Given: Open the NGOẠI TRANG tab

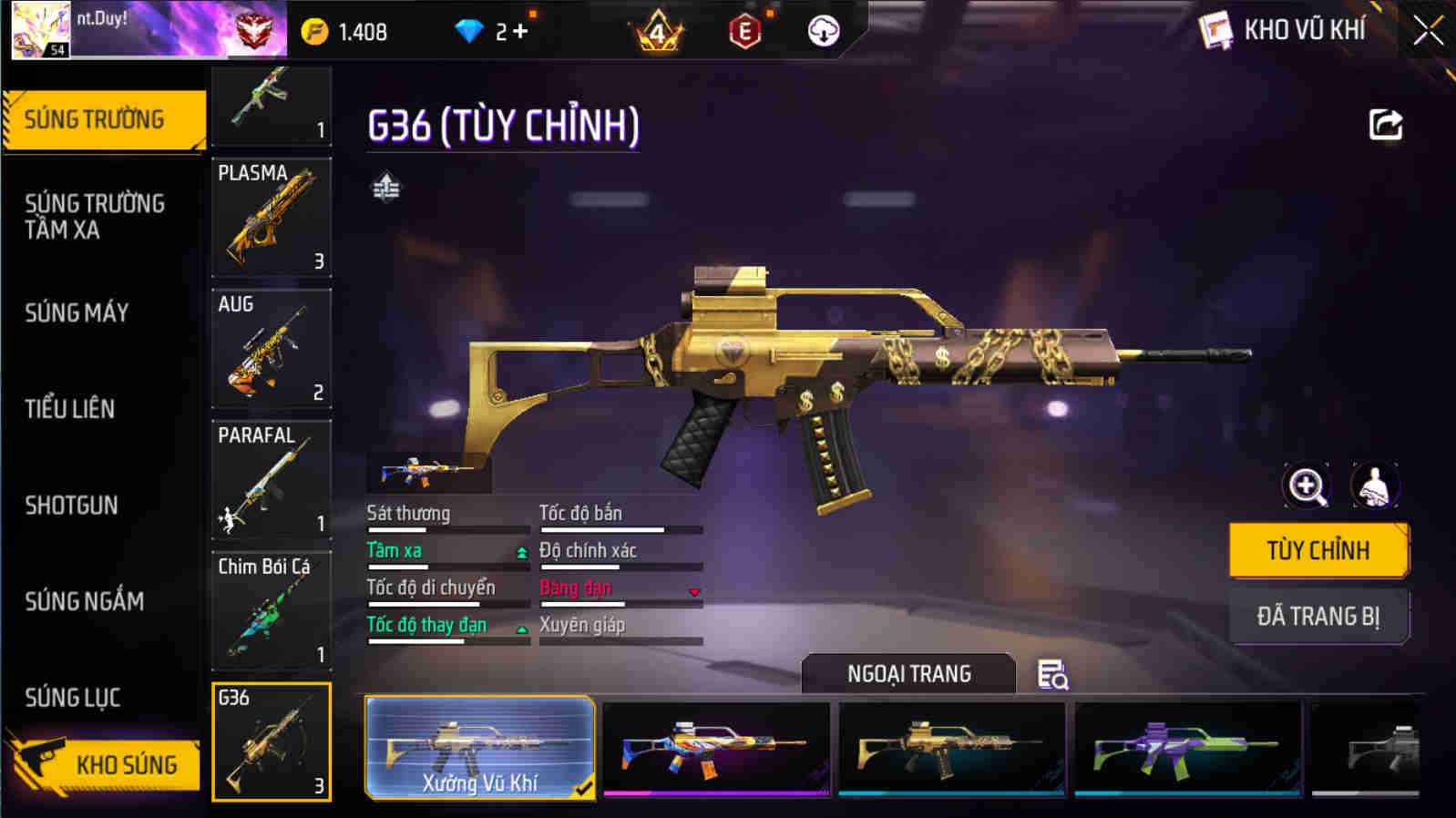Looking at the screenshot, I should click(907, 674).
